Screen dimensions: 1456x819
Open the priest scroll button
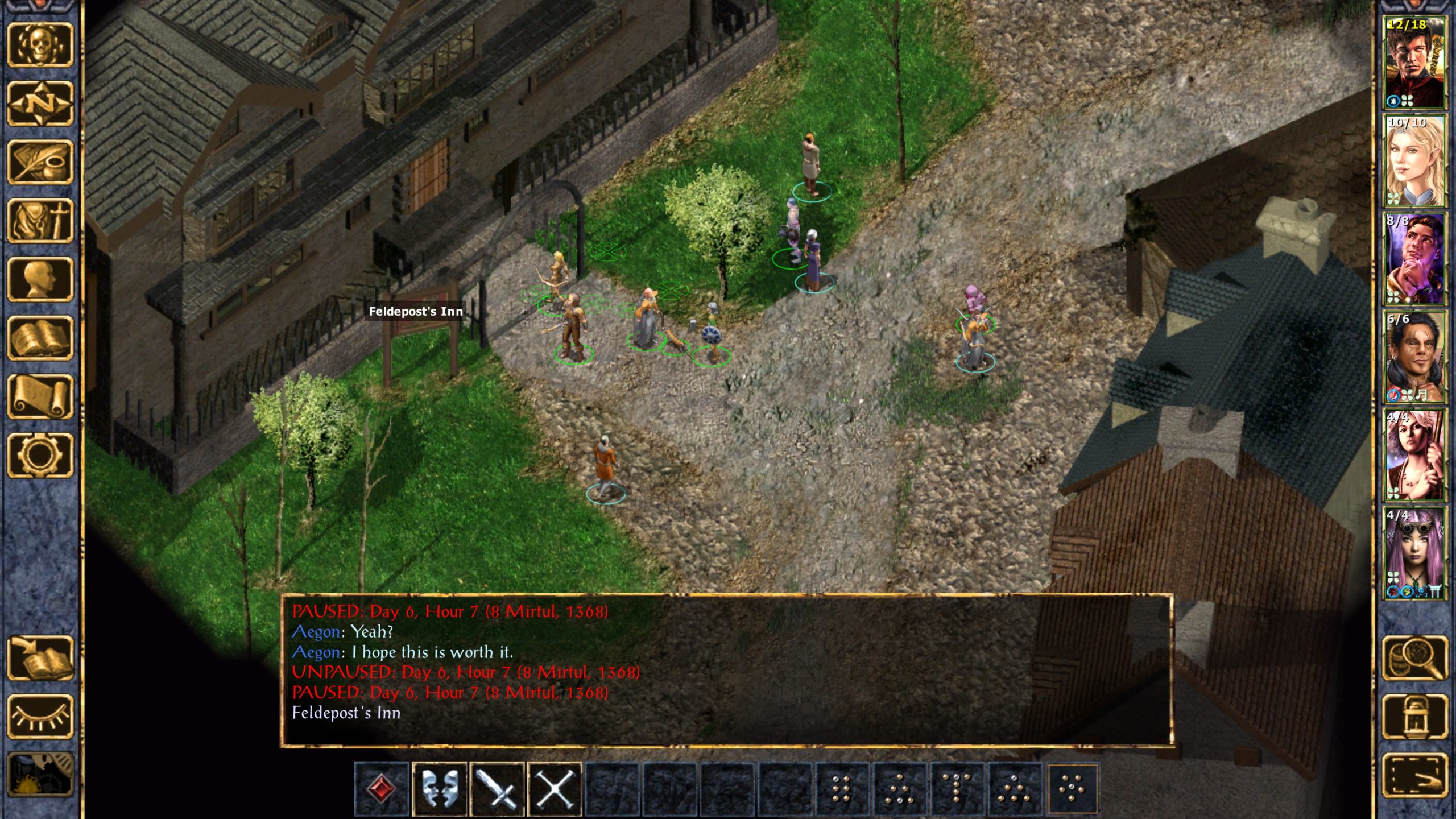coord(40,397)
